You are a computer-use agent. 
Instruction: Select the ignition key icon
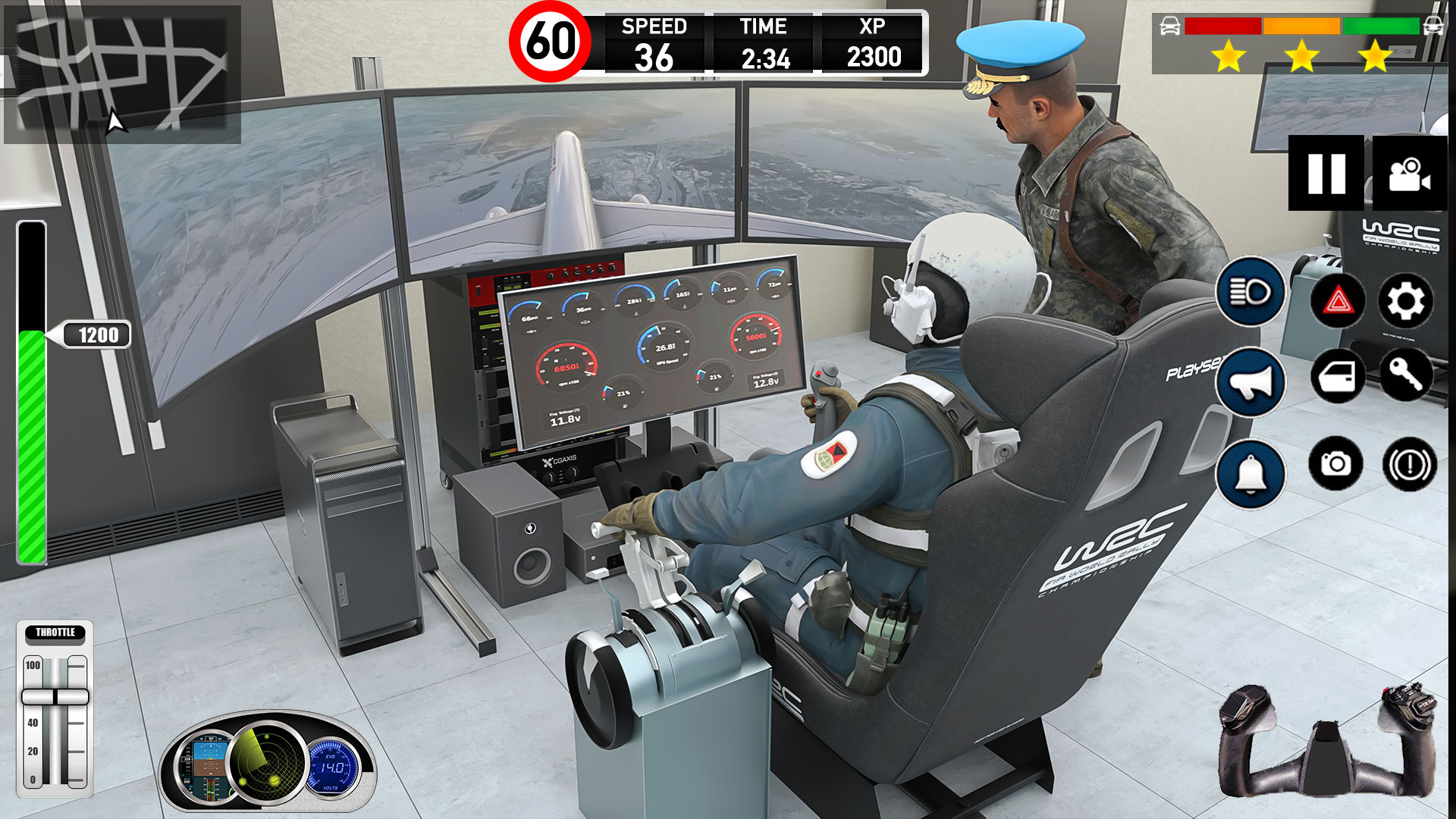point(1407,376)
